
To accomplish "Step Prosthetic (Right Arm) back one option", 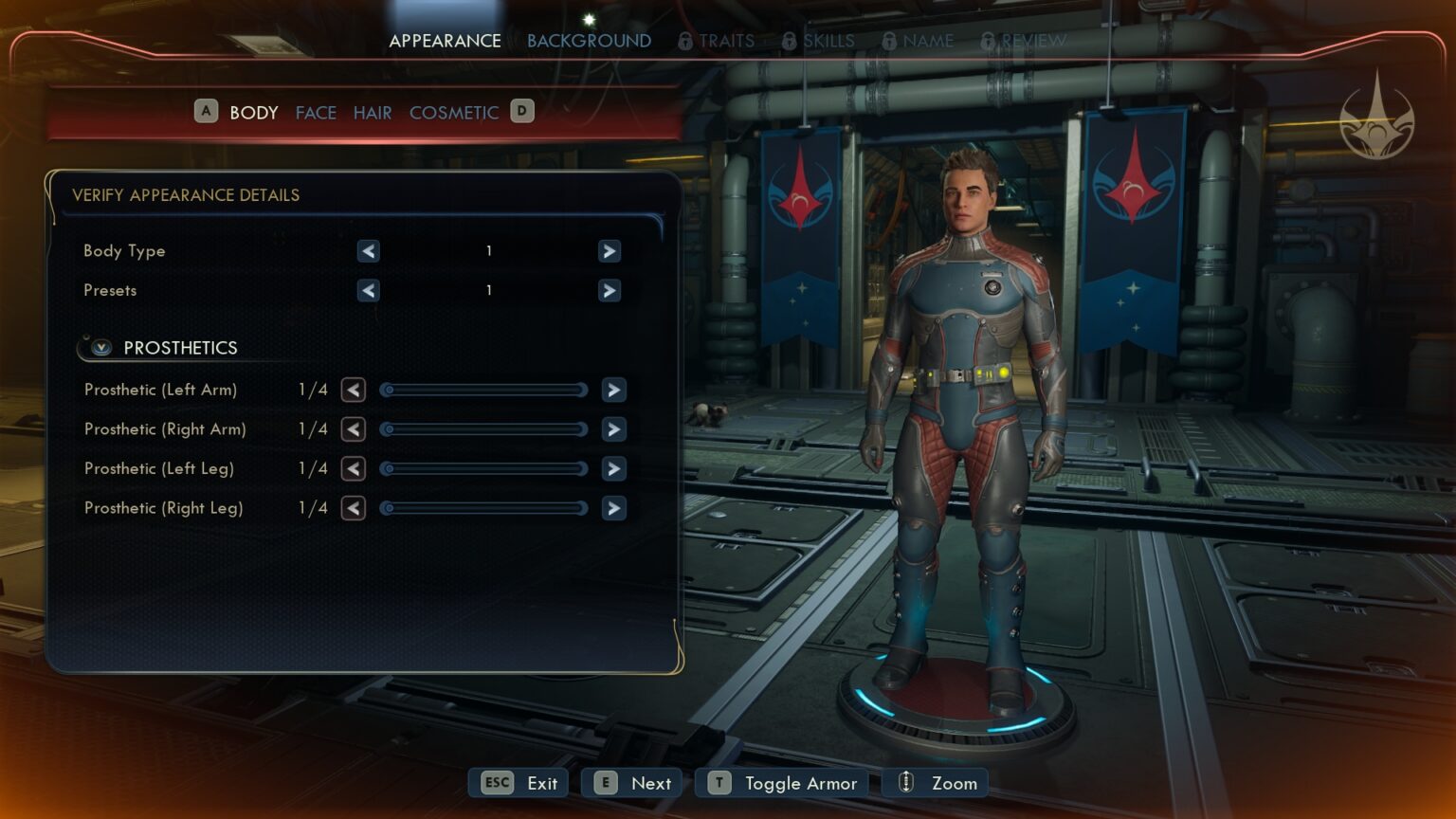I will click(354, 429).
